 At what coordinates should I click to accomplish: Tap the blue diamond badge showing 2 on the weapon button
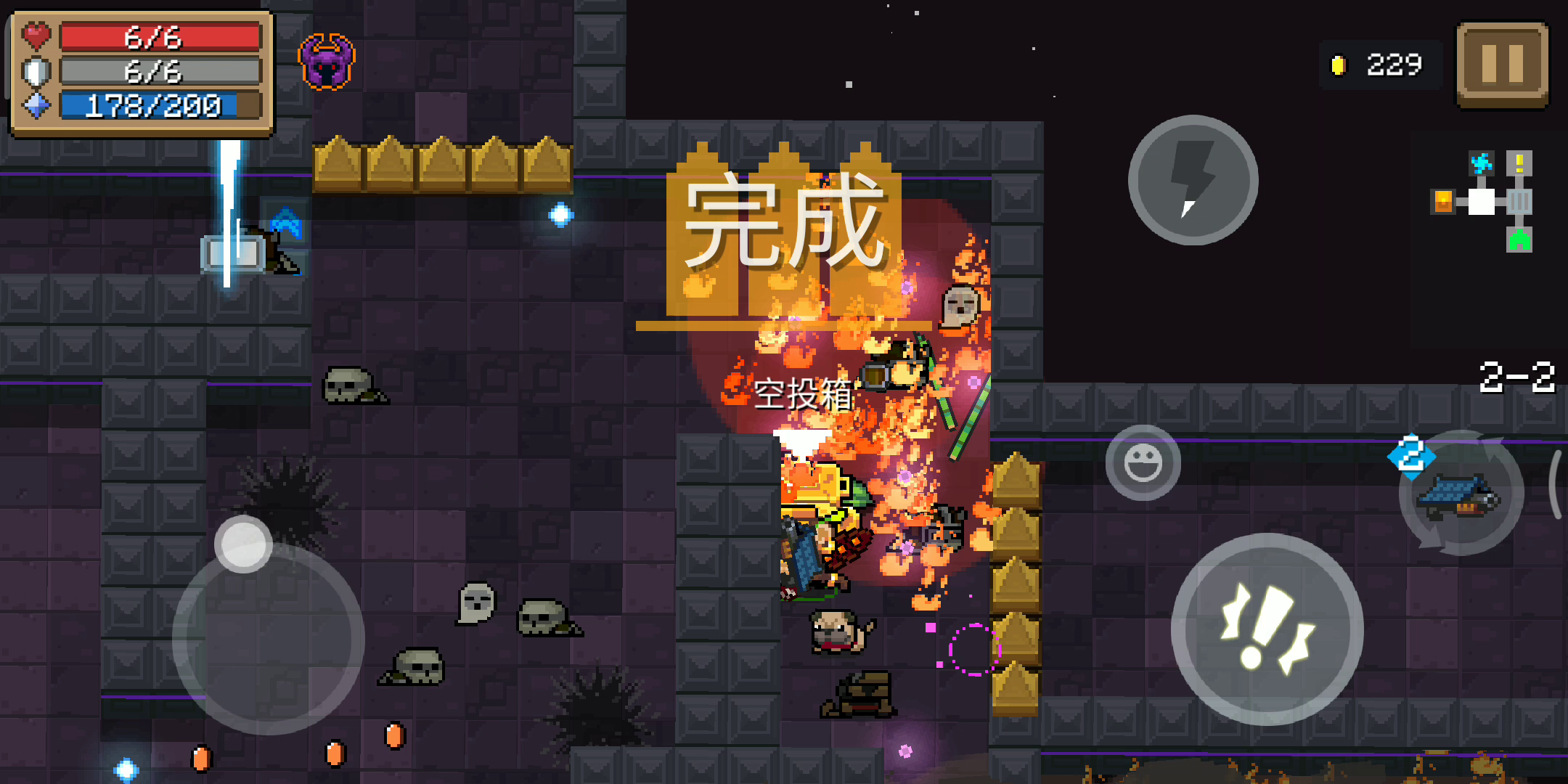click(x=1411, y=454)
